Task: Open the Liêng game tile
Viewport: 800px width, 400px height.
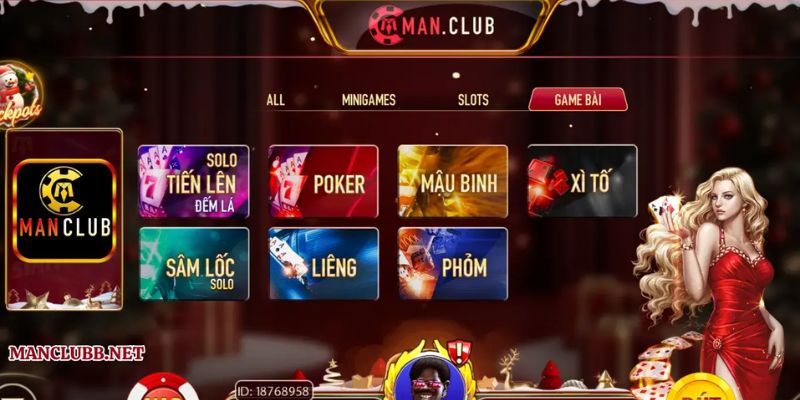Action: tap(323, 264)
